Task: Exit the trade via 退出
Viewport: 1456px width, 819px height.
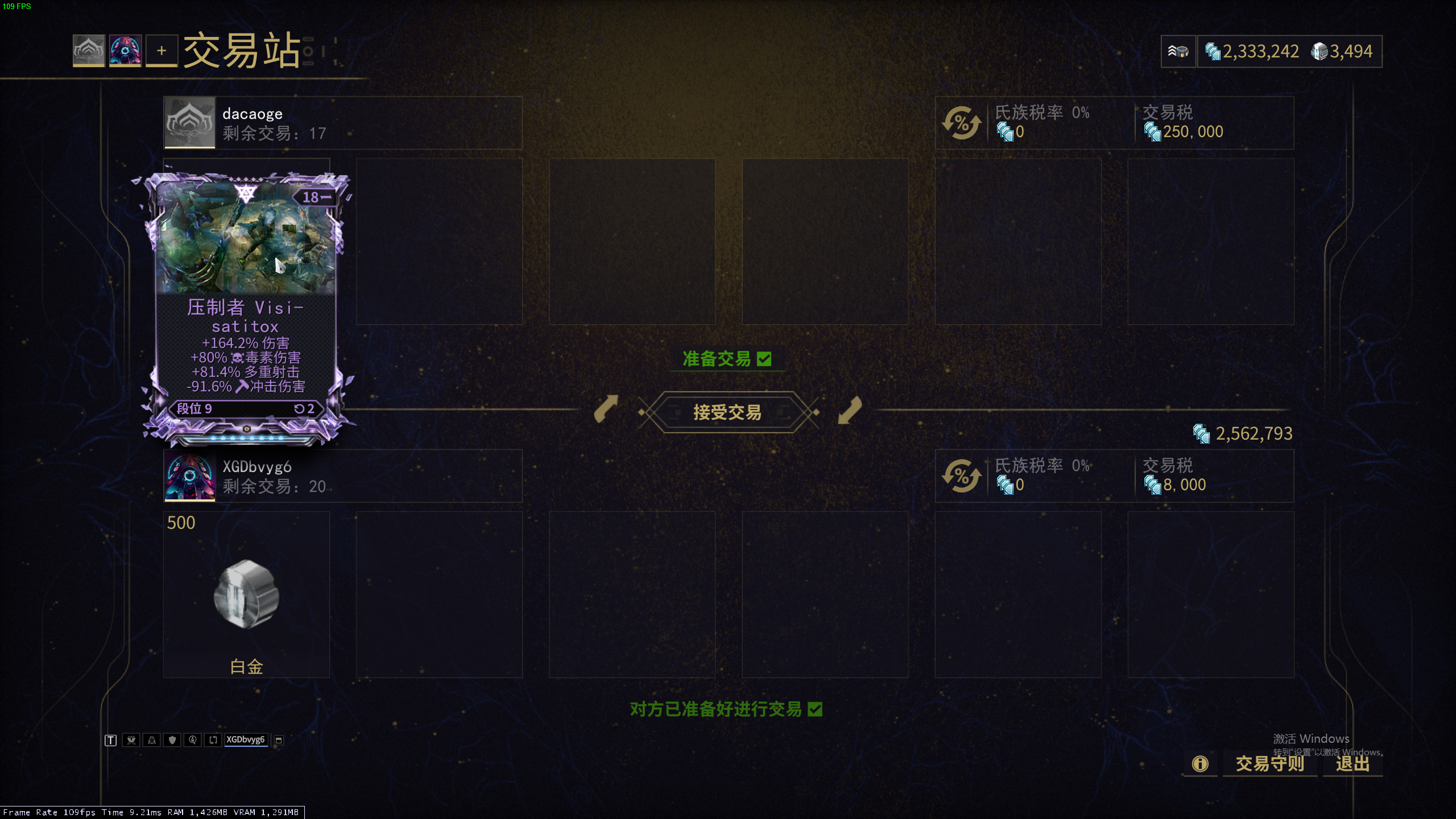Action: click(1352, 763)
